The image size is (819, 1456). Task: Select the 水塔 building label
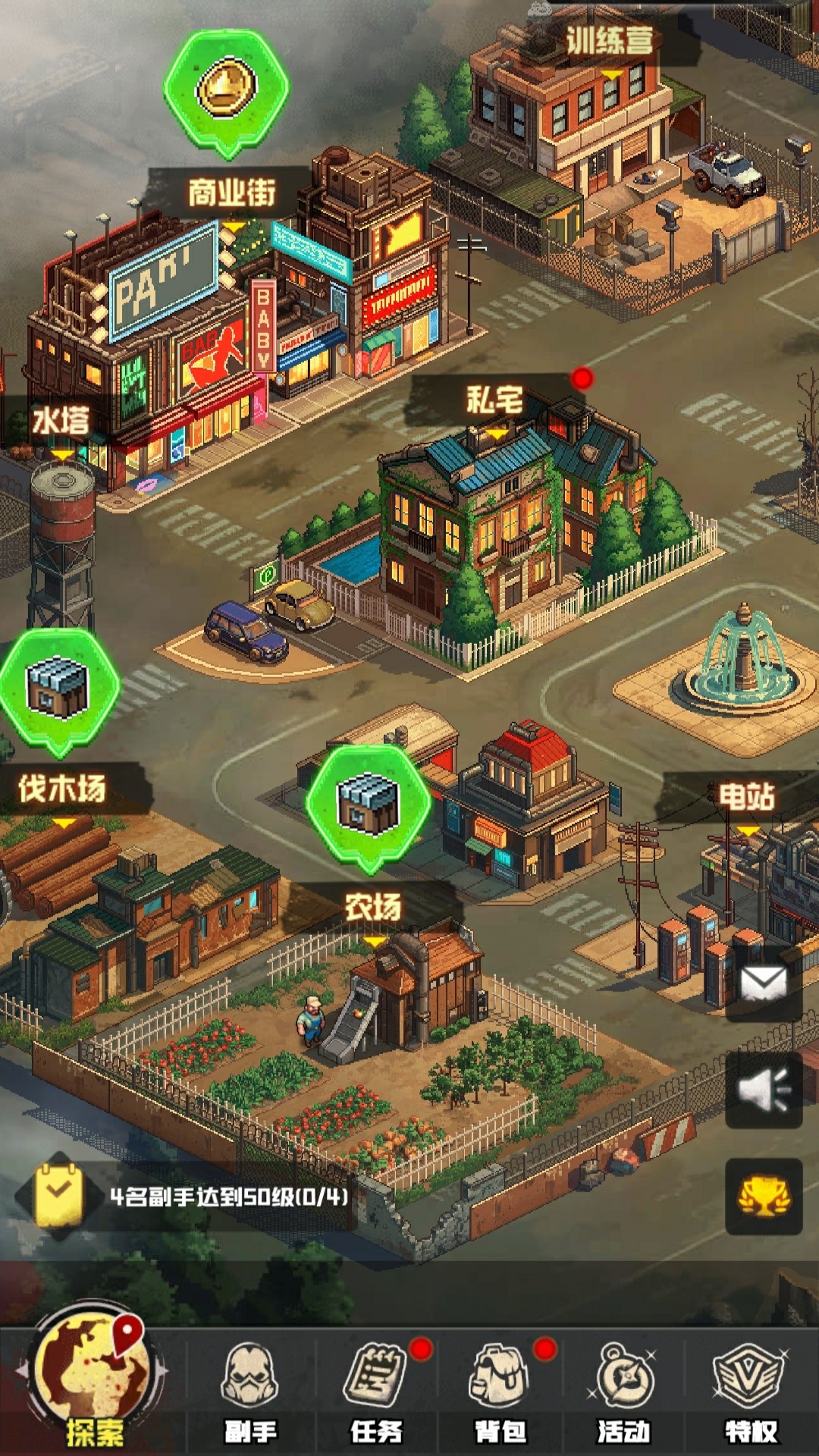pyautogui.click(x=61, y=421)
